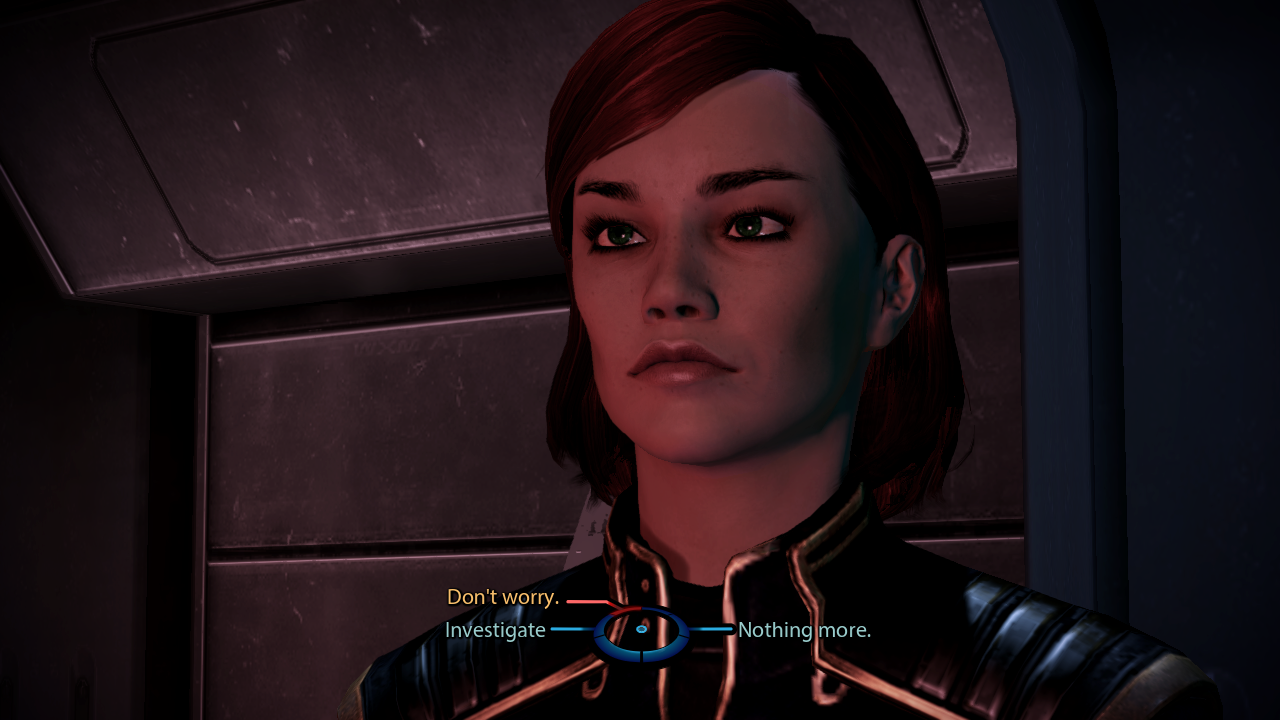The width and height of the screenshot is (1280, 720).
Task: Click the blue connector line beside "Nothing more."
Action: coord(712,629)
